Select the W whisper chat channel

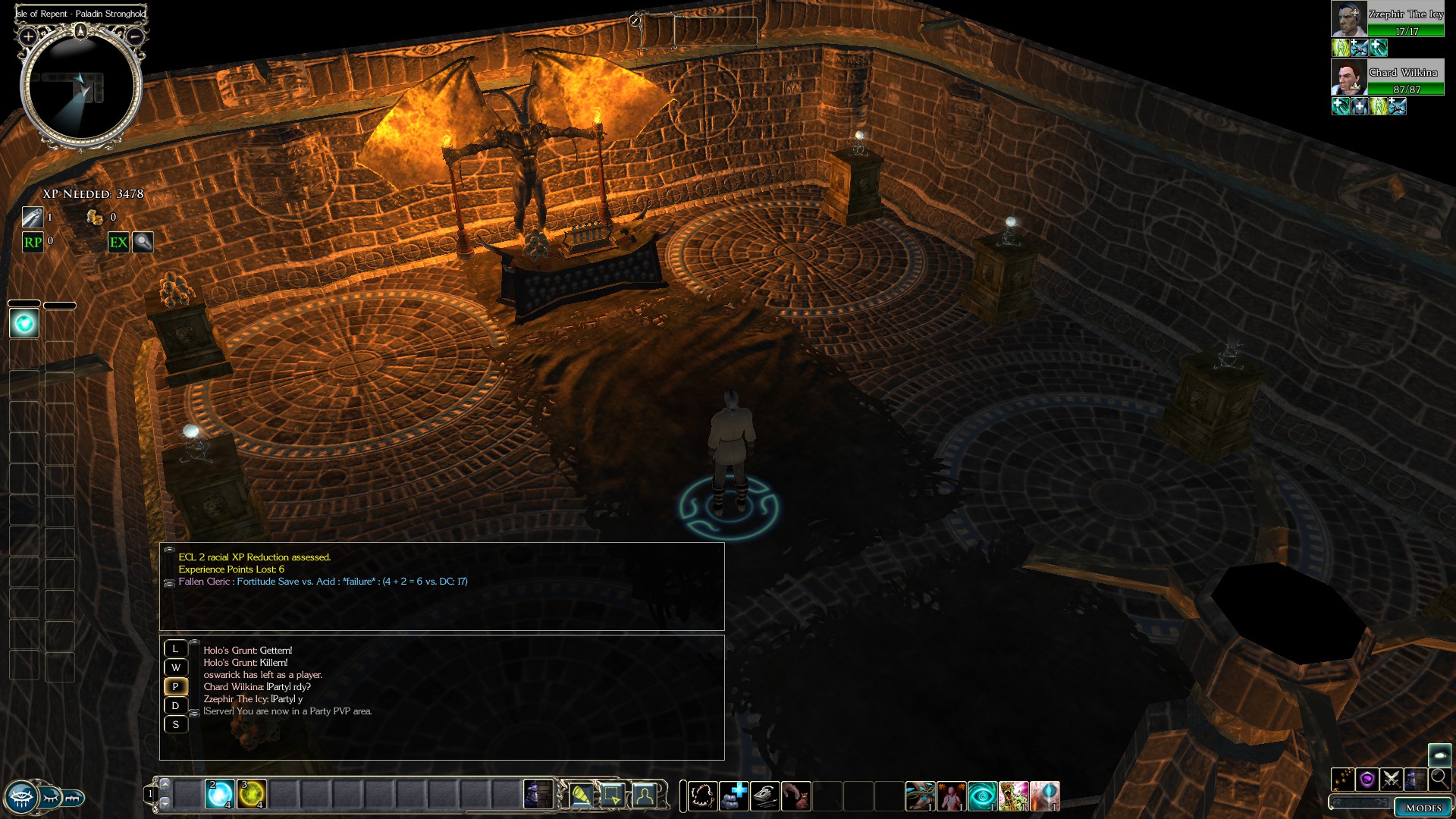[x=175, y=667]
